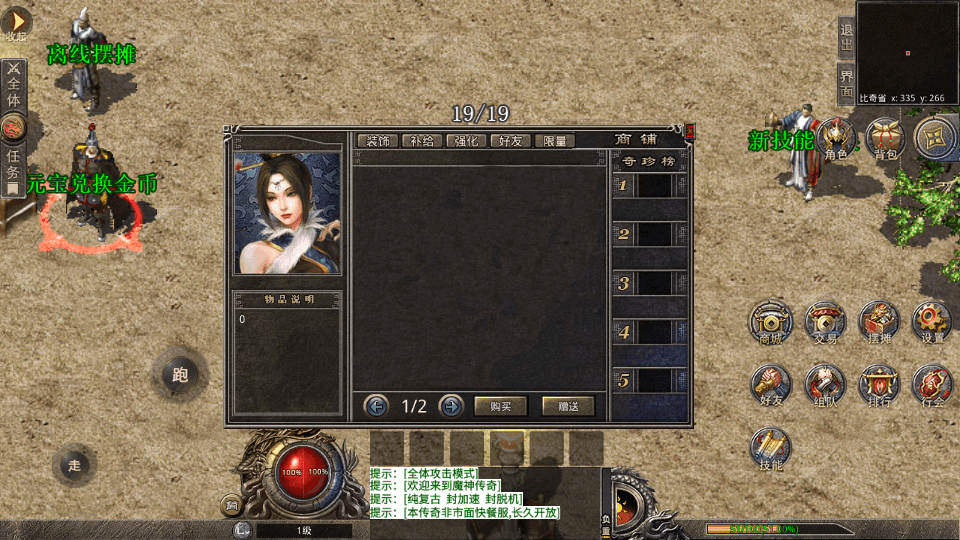The image size is (960, 540).
Task: Open the 设置 settings gear icon
Action: [x=932, y=322]
